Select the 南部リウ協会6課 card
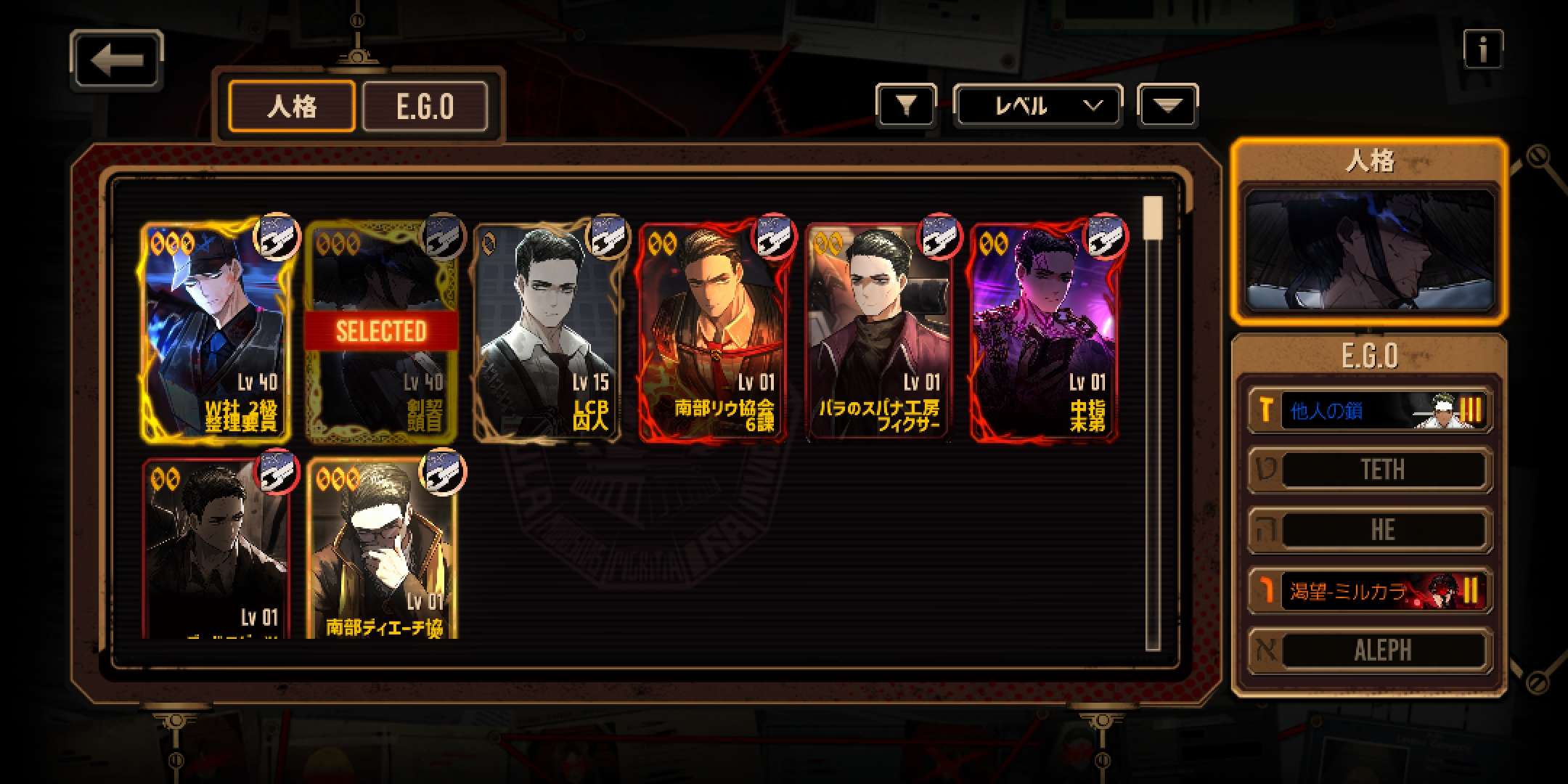 click(x=713, y=331)
